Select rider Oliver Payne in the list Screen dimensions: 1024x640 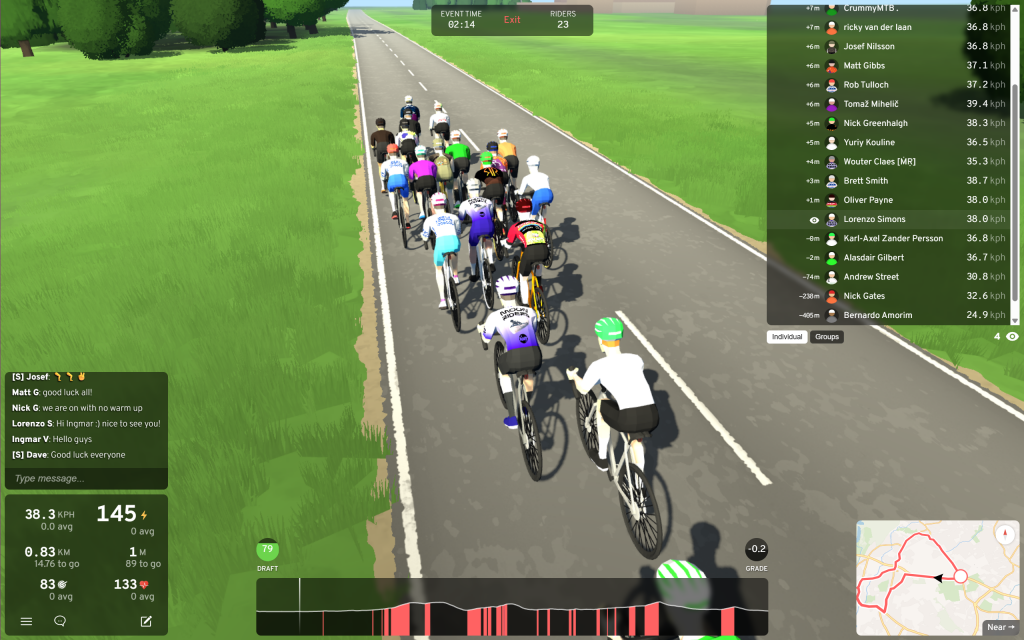click(867, 200)
